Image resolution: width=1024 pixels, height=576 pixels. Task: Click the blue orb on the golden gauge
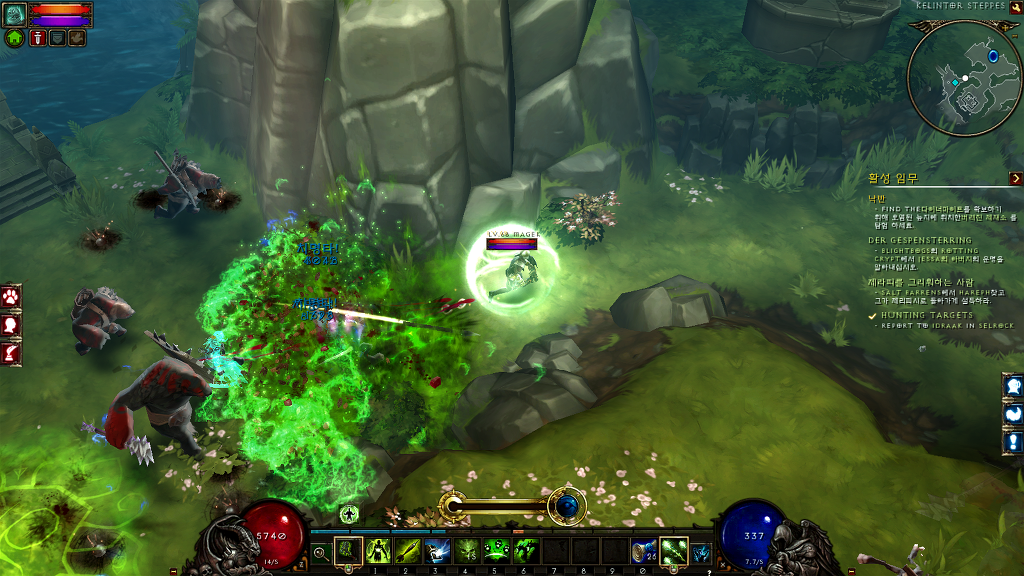point(567,505)
